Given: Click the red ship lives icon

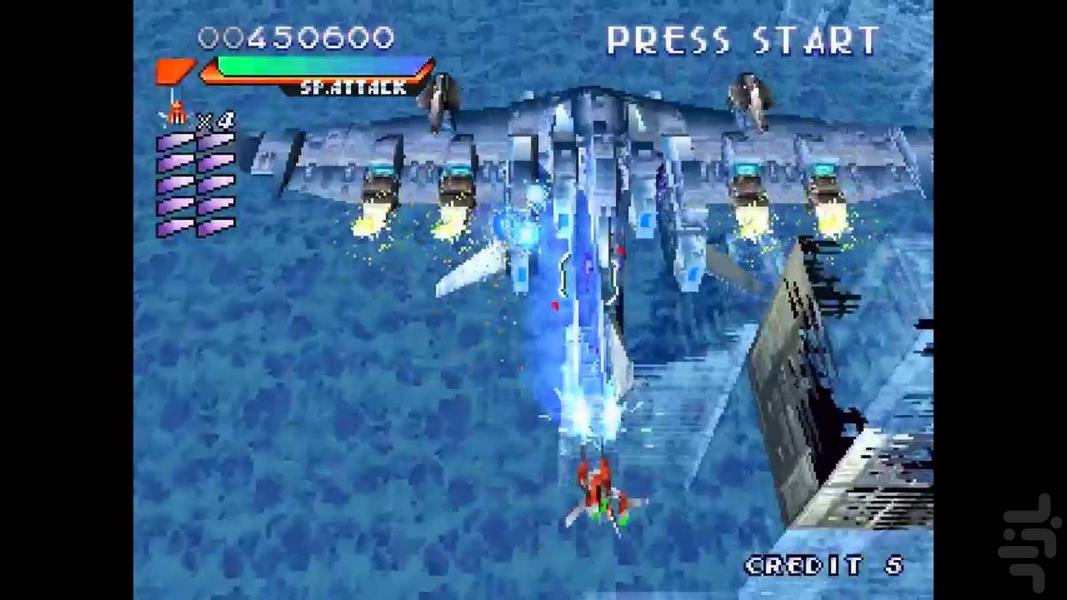Looking at the screenshot, I should pyautogui.click(x=176, y=112).
